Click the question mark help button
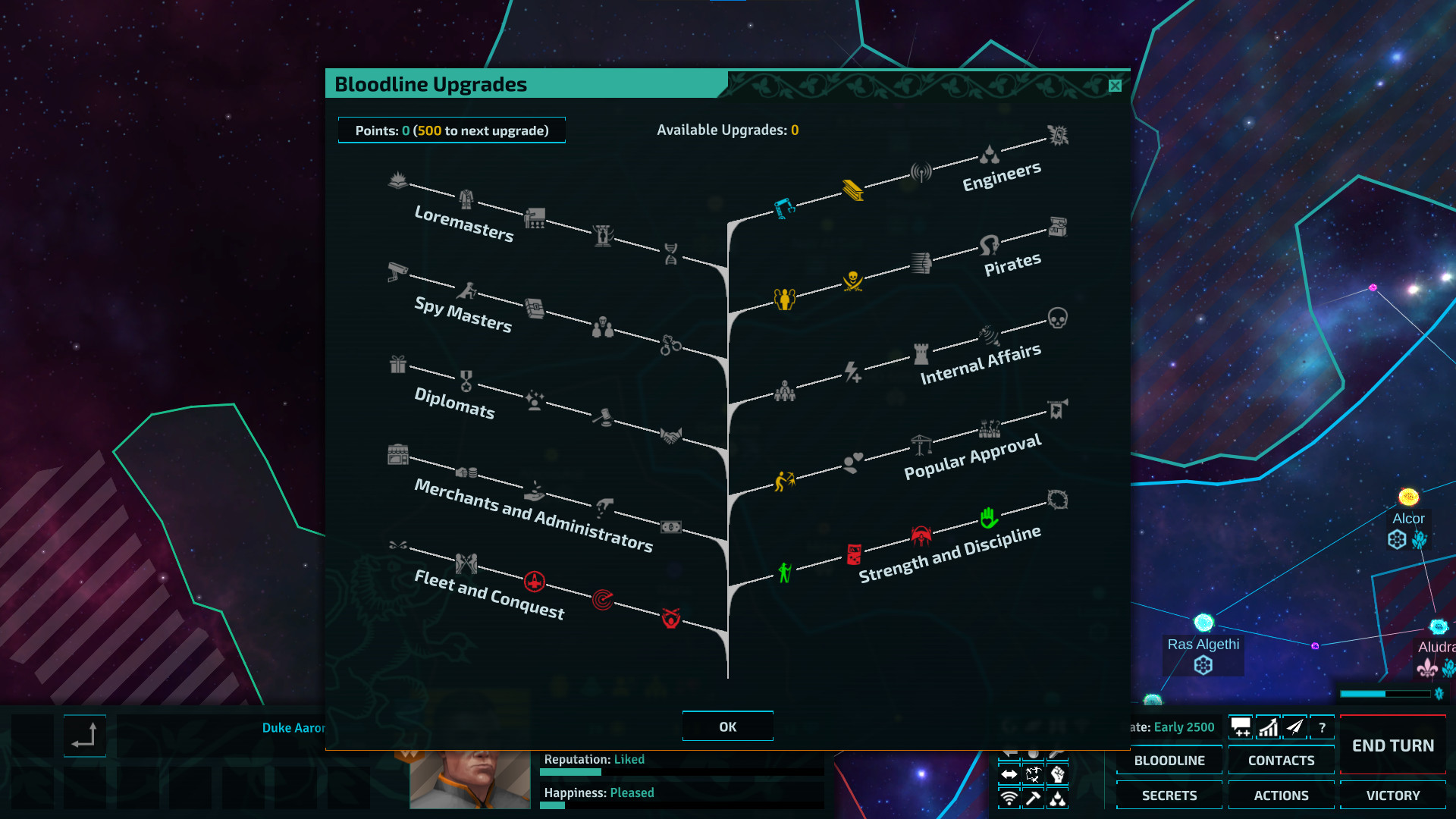1456x819 pixels. coord(1322,727)
